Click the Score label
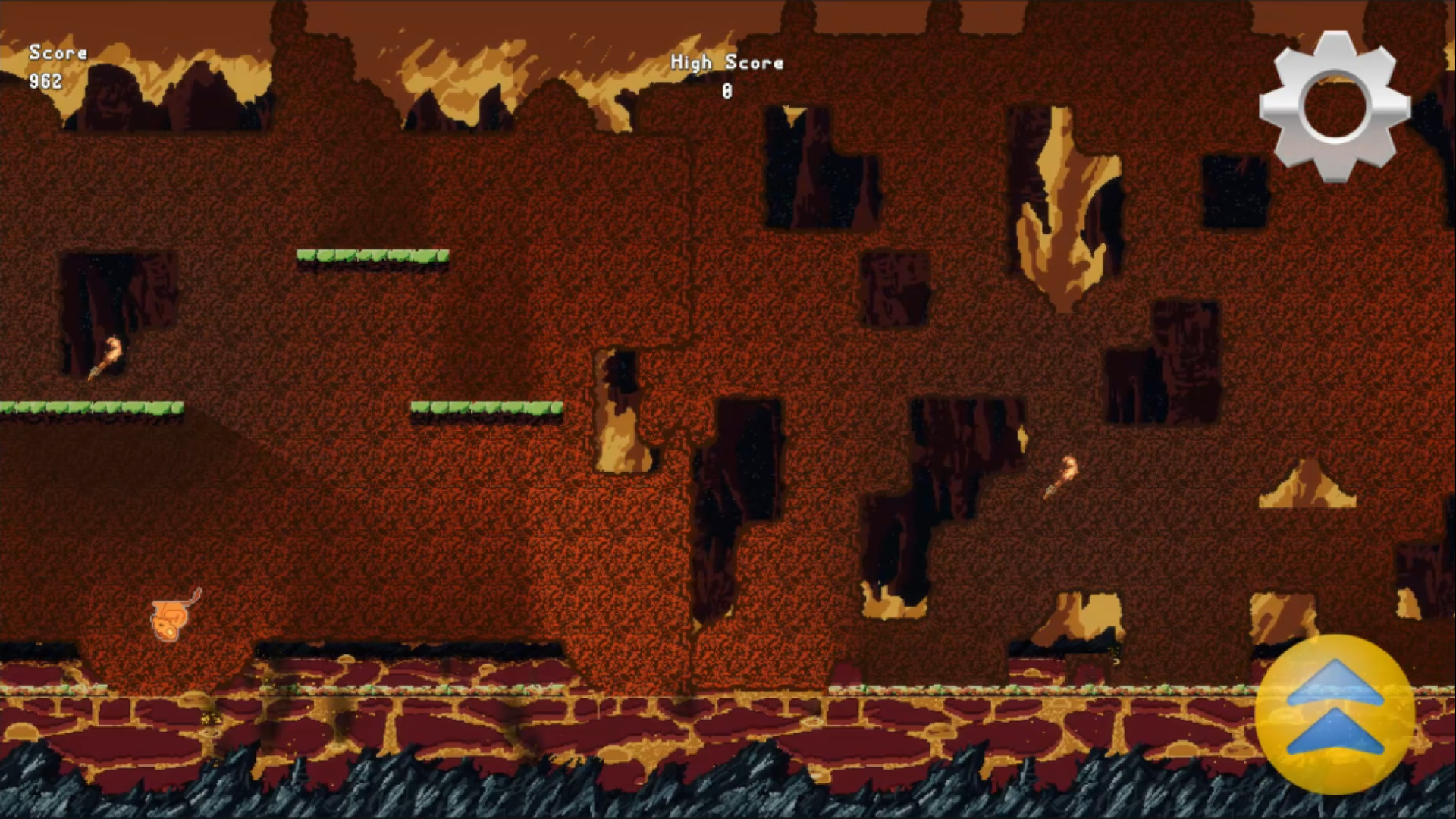 57,53
